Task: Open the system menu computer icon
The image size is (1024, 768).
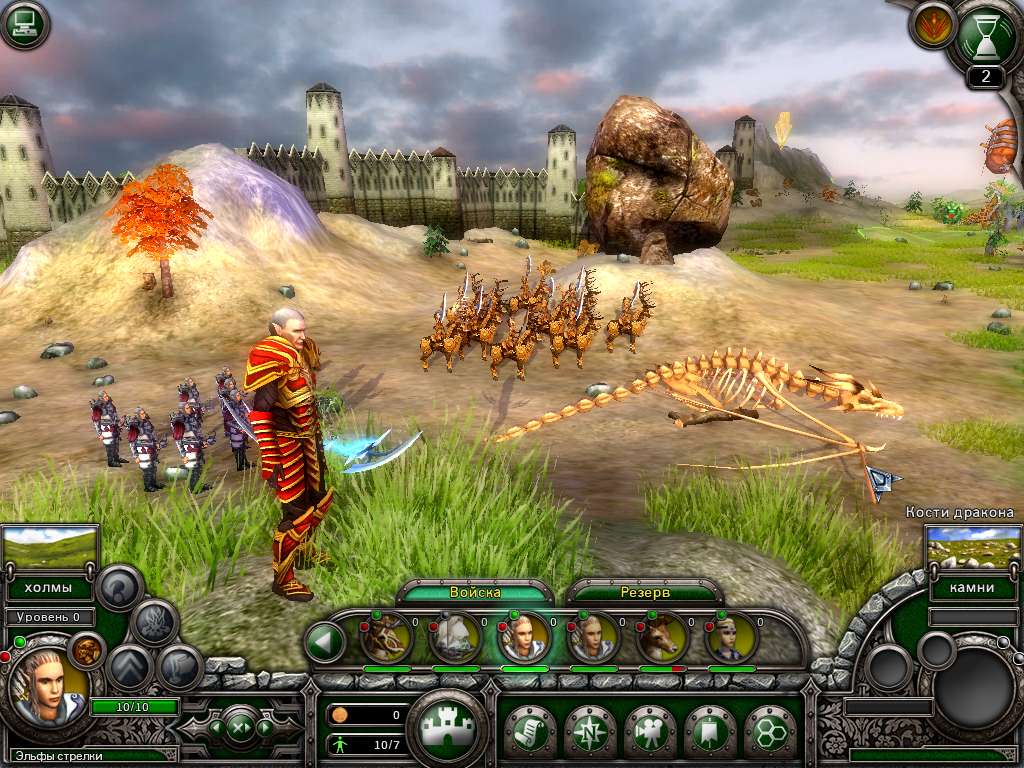Action: pos(26,25)
